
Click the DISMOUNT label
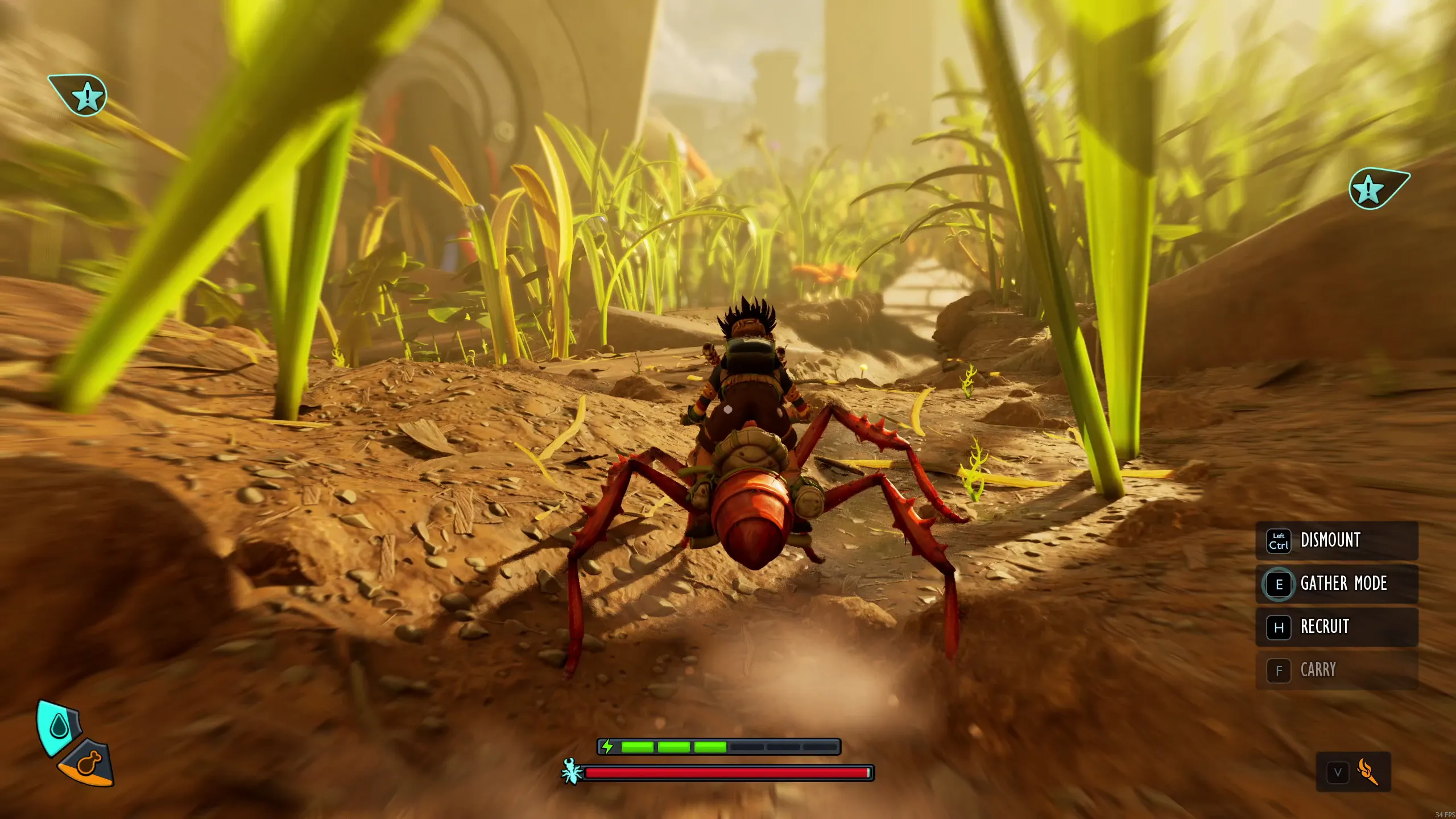click(x=1331, y=540)
